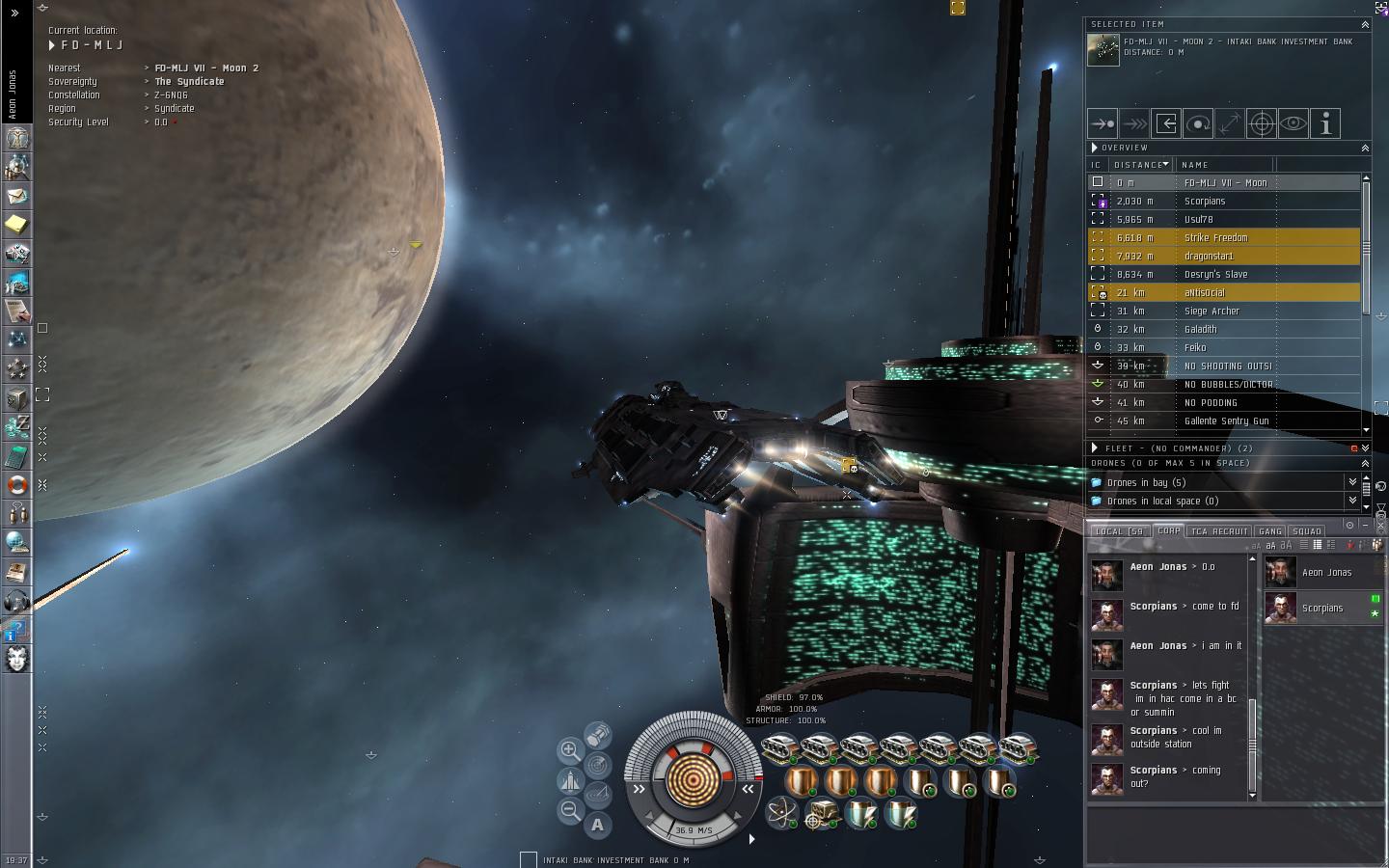Open the yellow notepad in the sidebar
Viewport: 1389px width, 868px height.
17,224
